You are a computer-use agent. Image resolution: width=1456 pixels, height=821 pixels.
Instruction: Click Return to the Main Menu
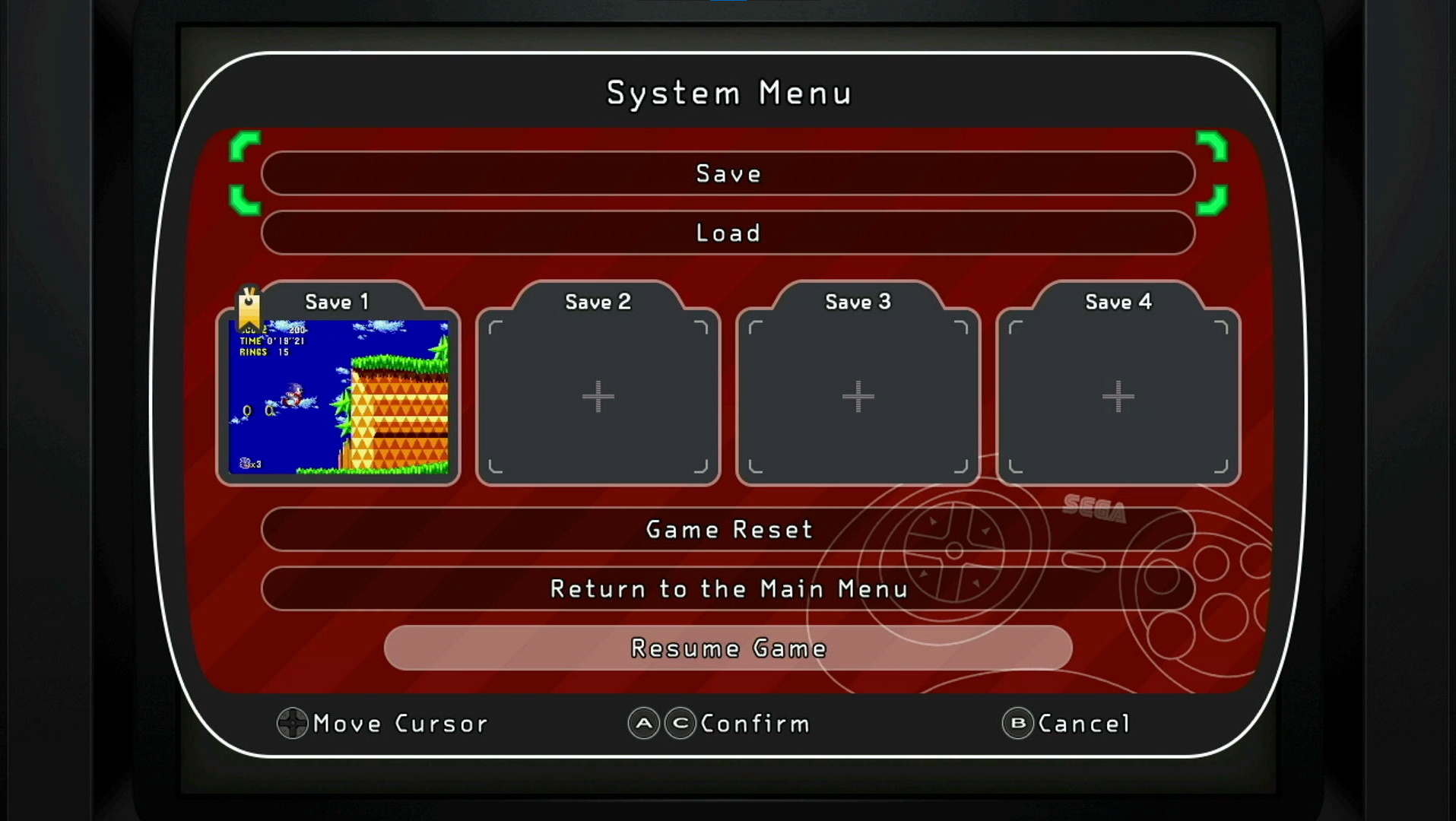pyautogui.click(x=728, y=589)
